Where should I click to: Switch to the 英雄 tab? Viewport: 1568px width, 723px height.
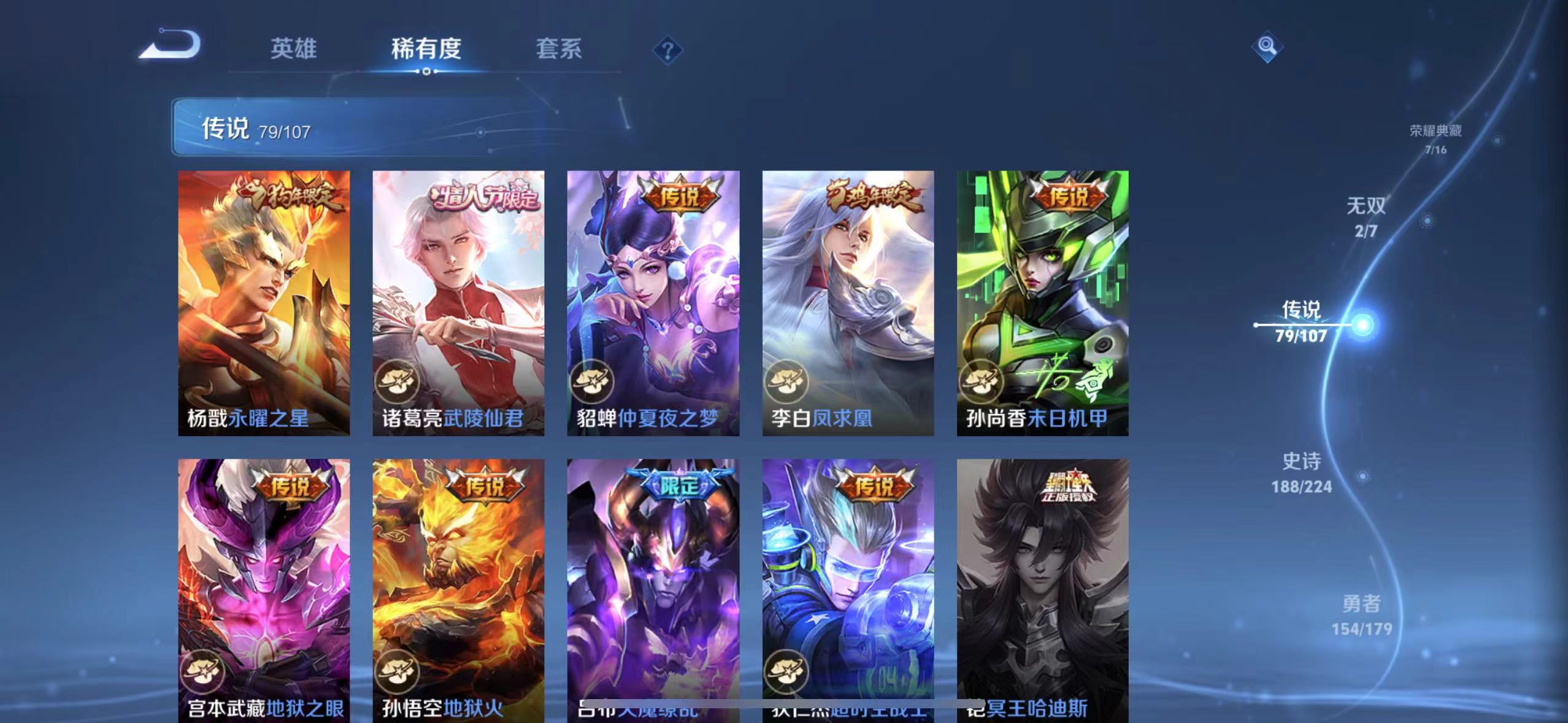[x=294, y=49]
